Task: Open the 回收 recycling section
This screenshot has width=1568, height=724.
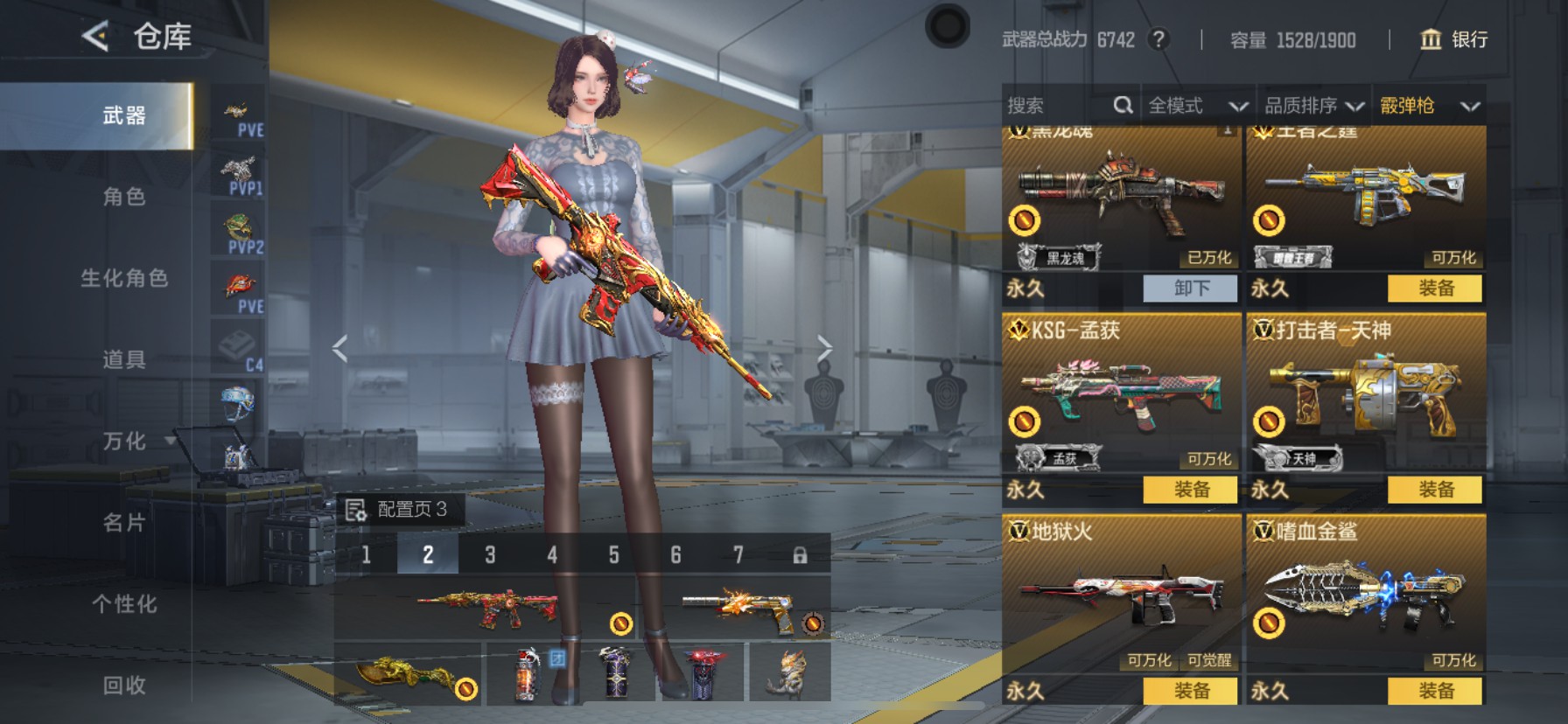Action: (x=124, y=686)
